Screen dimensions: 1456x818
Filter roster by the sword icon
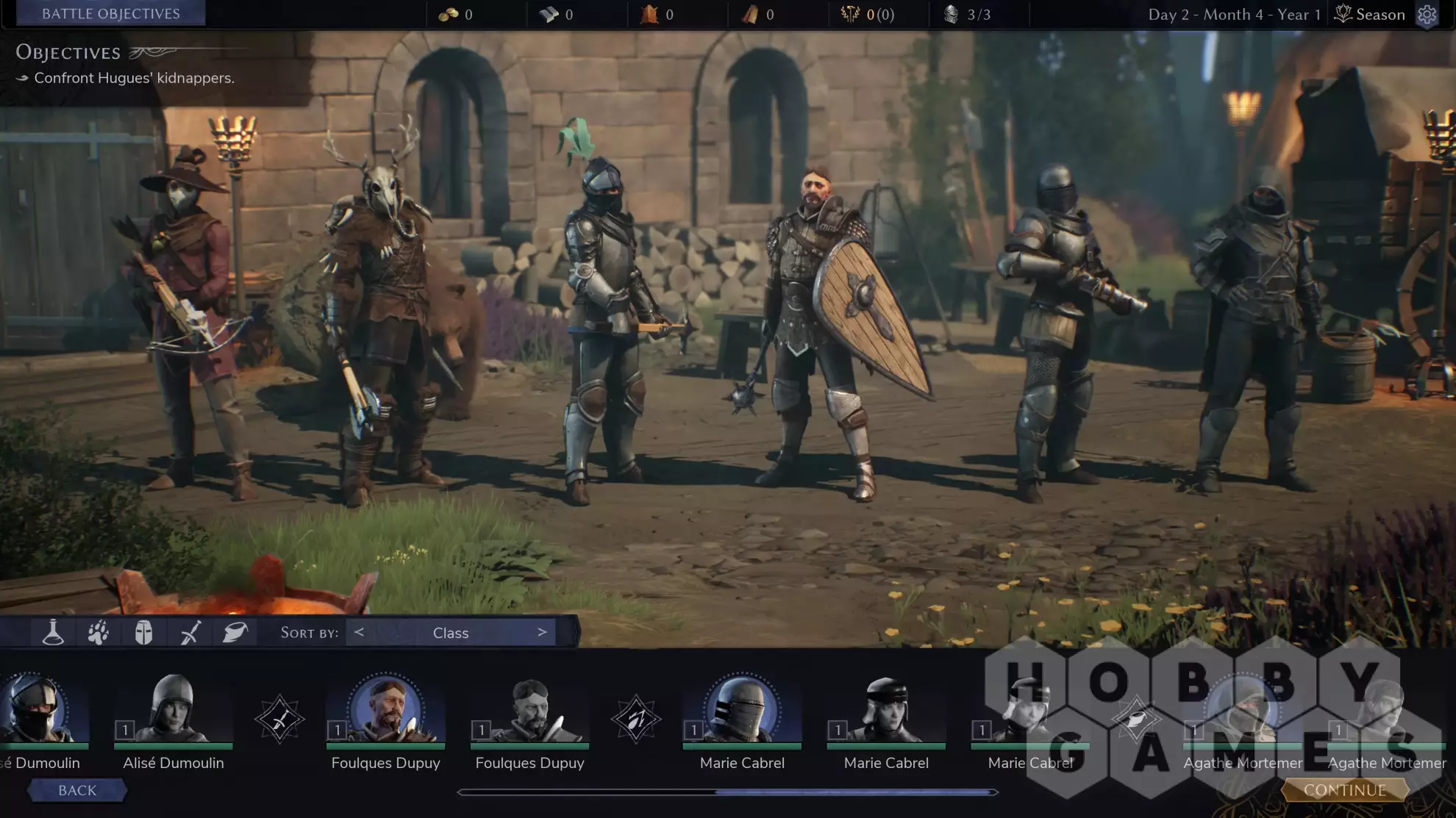[x=190, y=632]
